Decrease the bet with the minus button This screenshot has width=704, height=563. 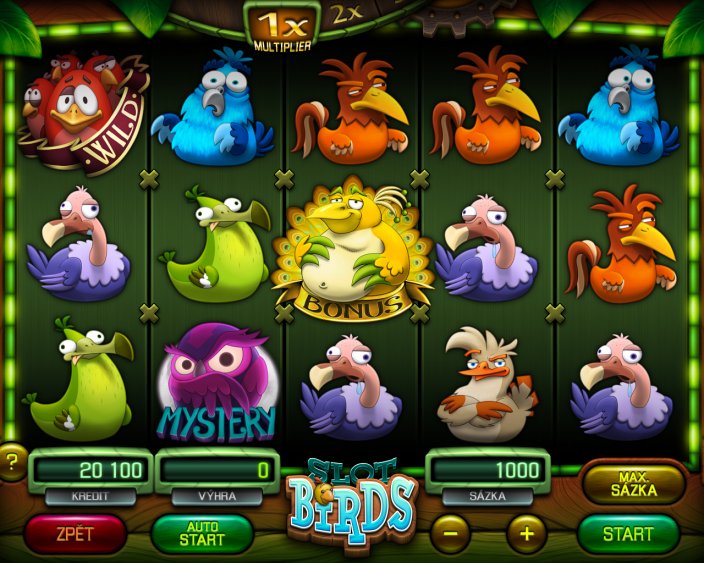450,533
